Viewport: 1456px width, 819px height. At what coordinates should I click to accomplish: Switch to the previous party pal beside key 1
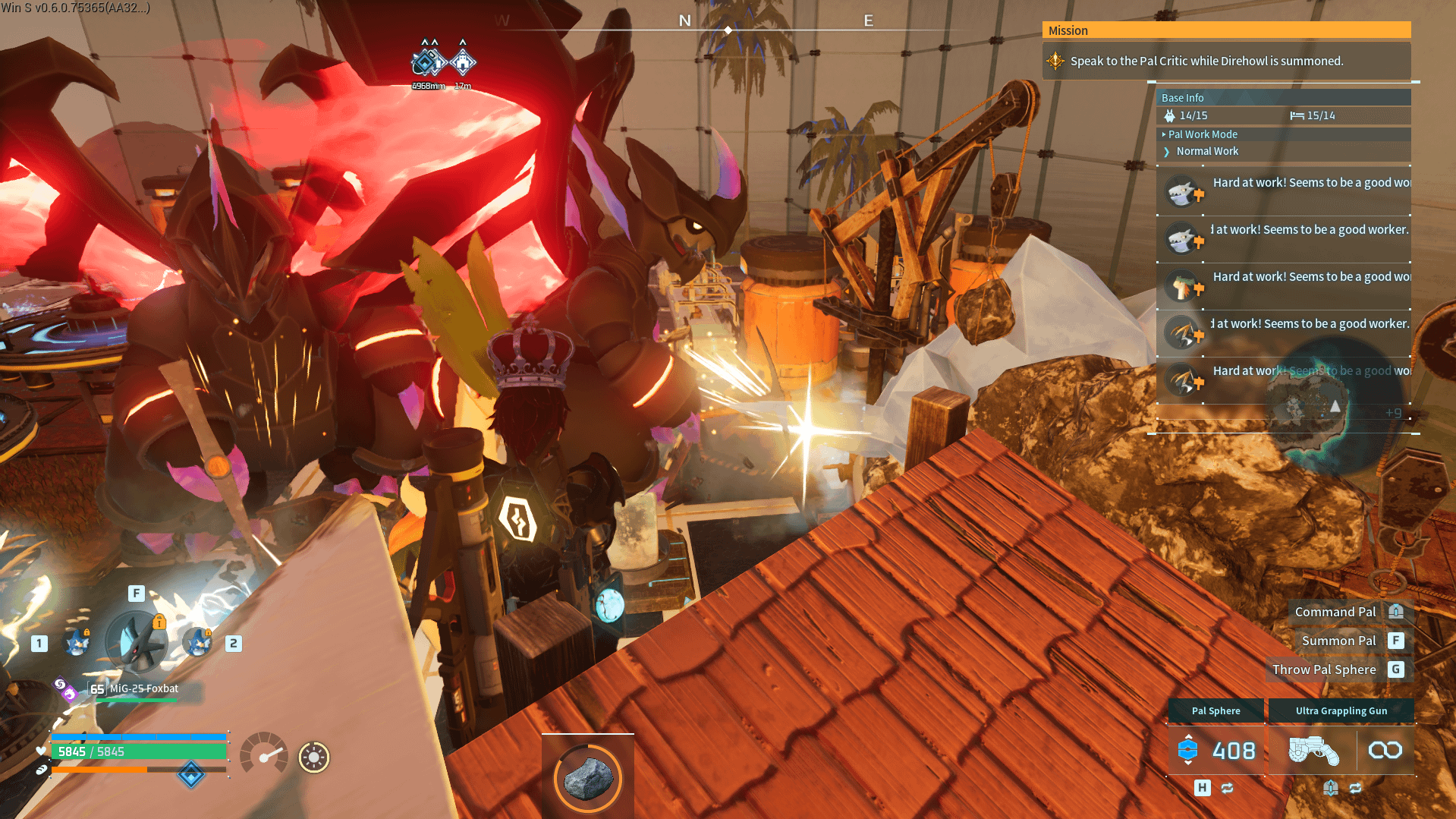click(77, 643)
